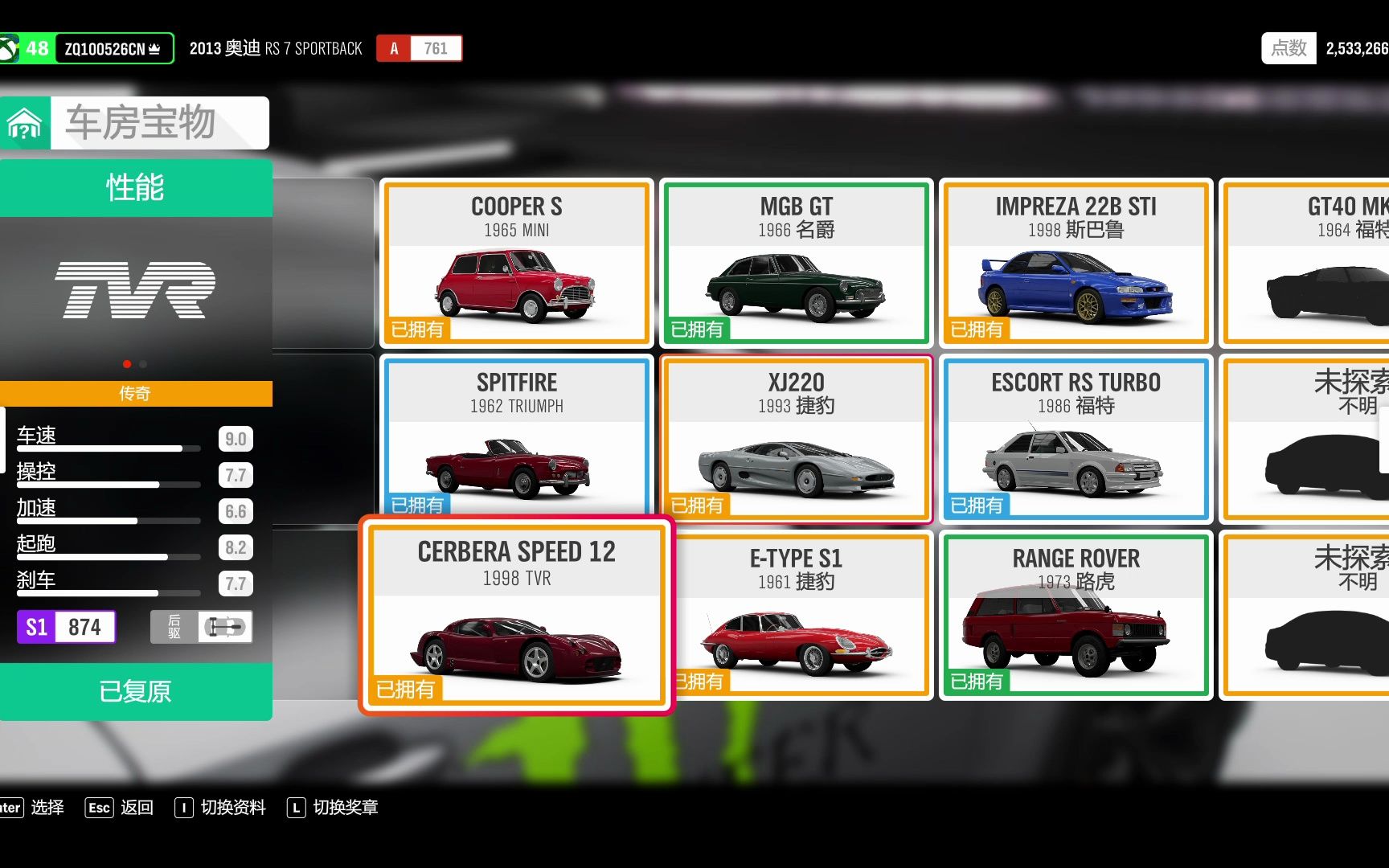Click the green 性能 performance header
Image resolution: width=1389 pixels, height=868 pixels.
(x=135, y=187)
